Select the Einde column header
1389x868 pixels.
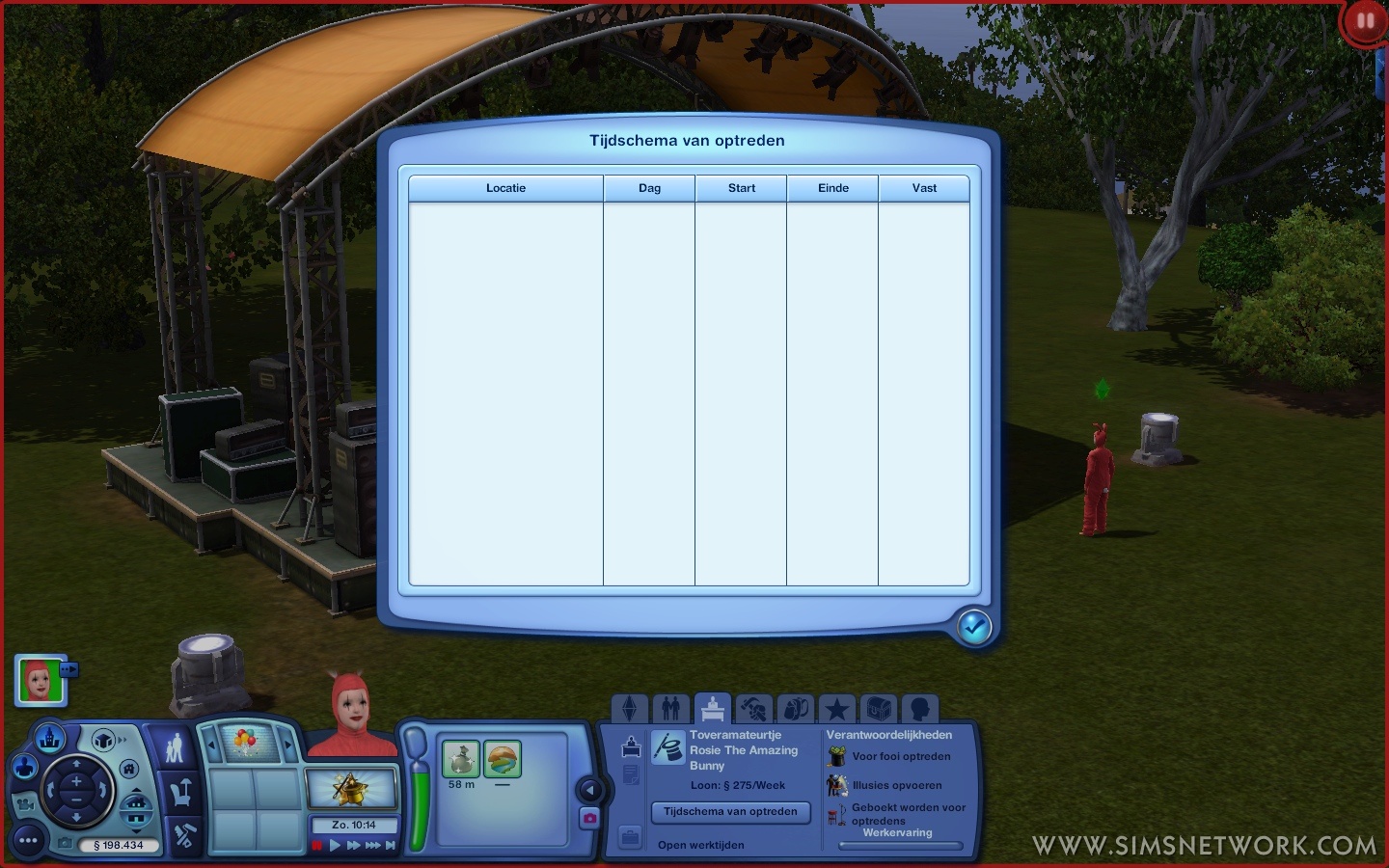832,188
